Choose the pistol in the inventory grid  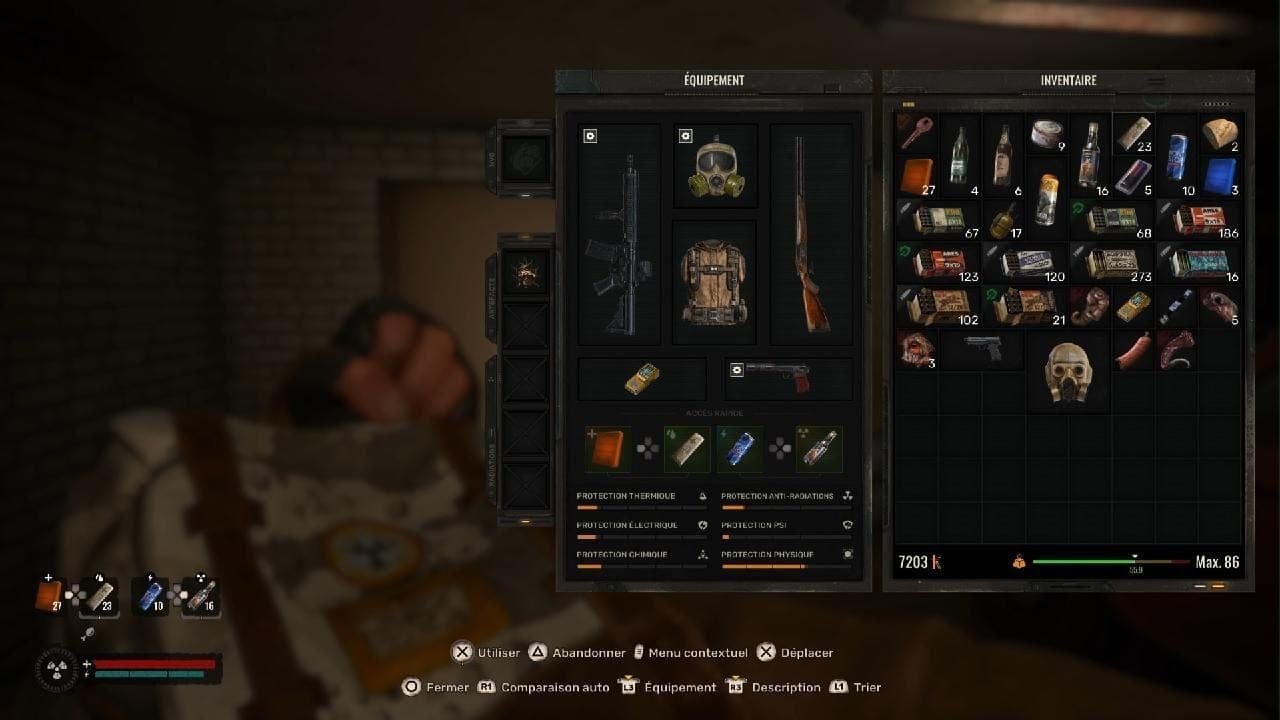tap(982, 349)
